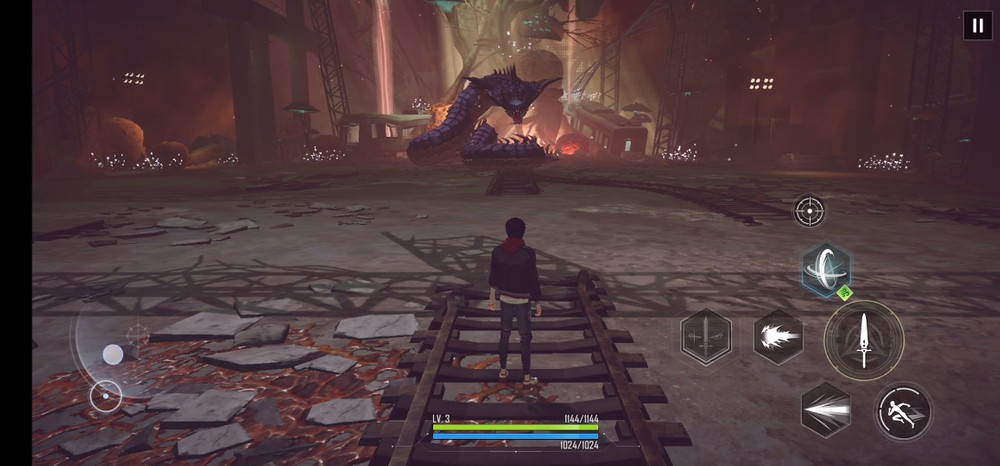Activate the piercing thrust streak skill
Viewport: 1000px width, 466px height.
pyautogui.click(x=826, y=410)
